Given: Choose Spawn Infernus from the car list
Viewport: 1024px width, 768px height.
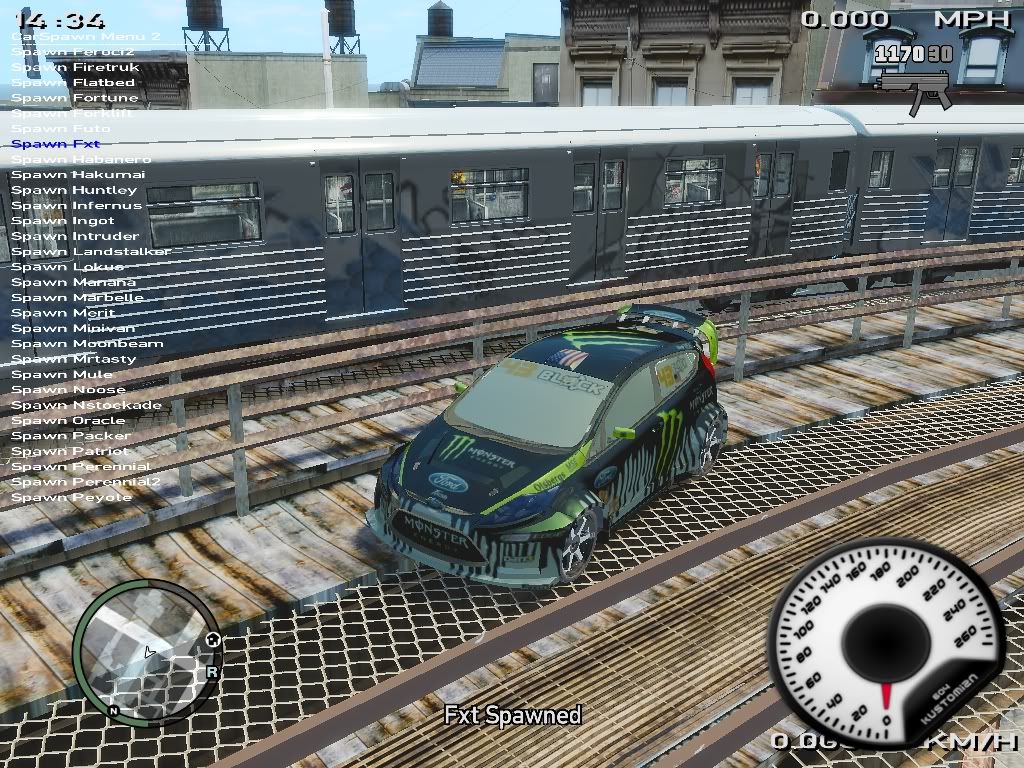Looking at the screenshot, I should click(x=77, y=206).
